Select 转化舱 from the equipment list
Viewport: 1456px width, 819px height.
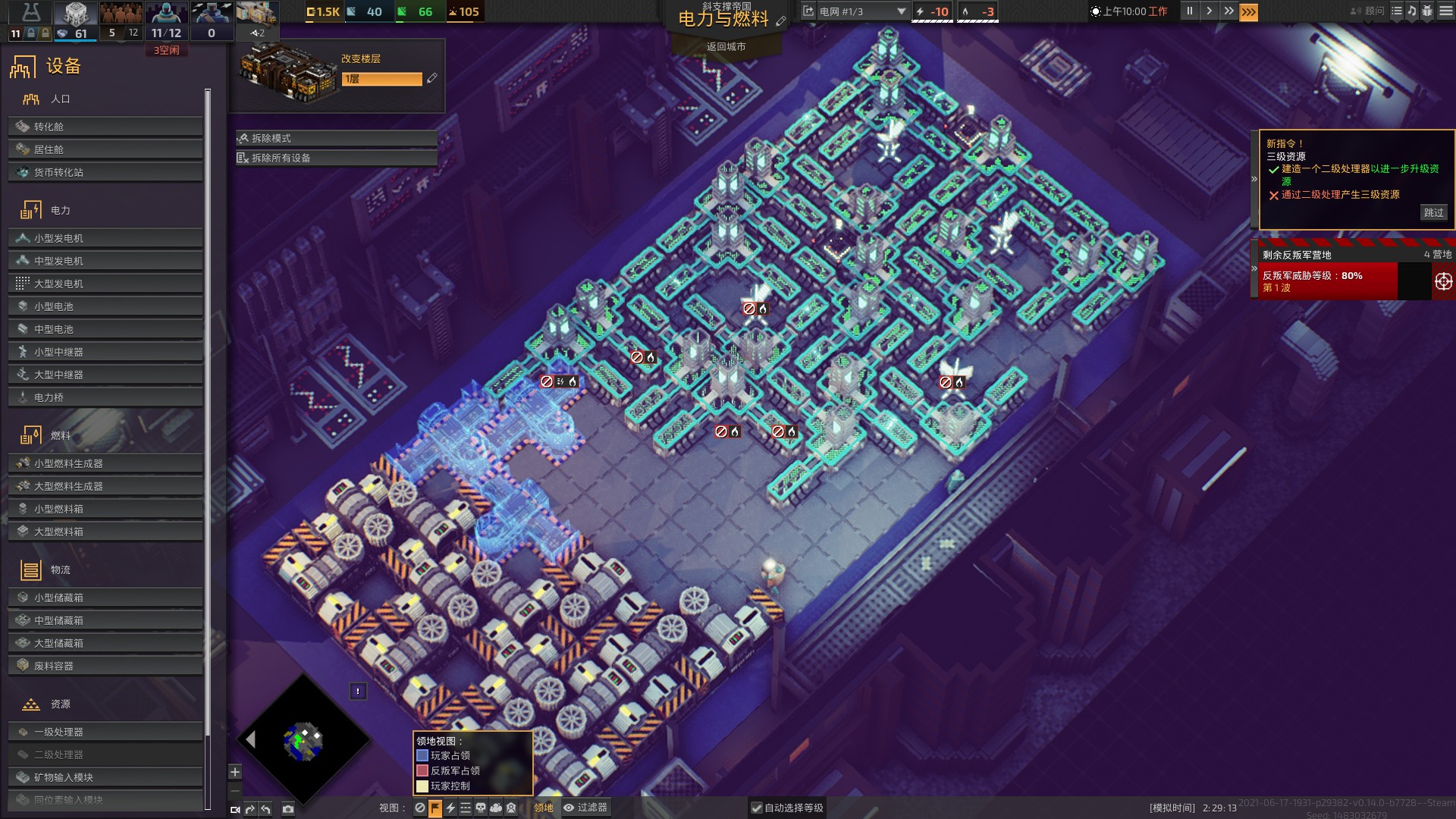click(x=105, y=127)
